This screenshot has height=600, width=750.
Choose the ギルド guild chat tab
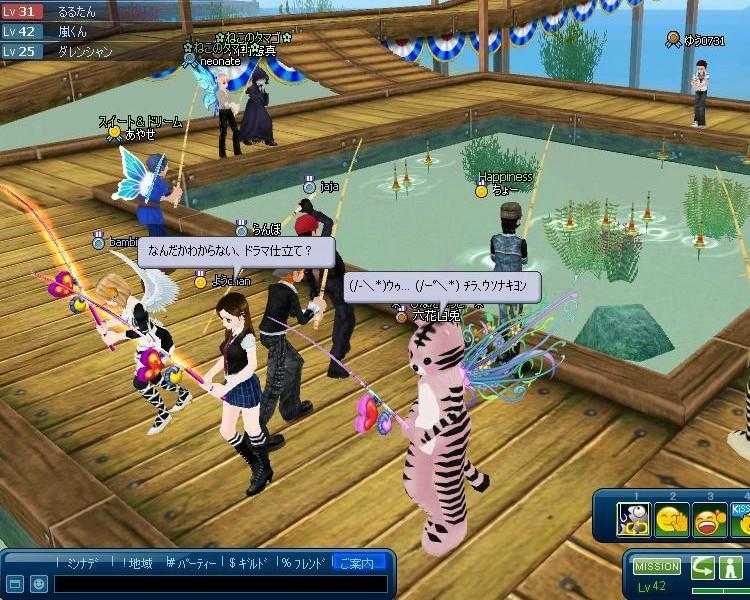coord(252,564)
